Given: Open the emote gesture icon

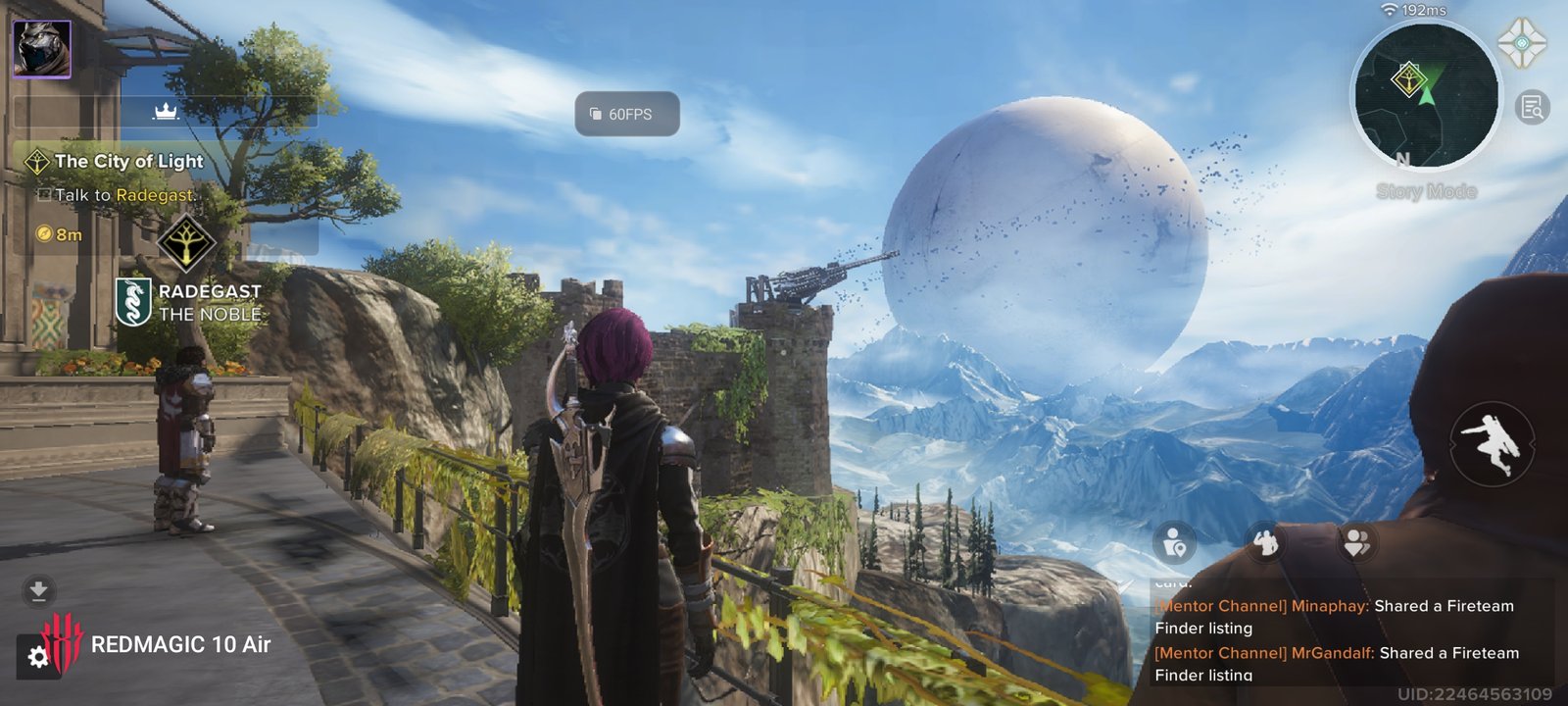Looking at the screenshot, I should click(x=1265, y=541).
